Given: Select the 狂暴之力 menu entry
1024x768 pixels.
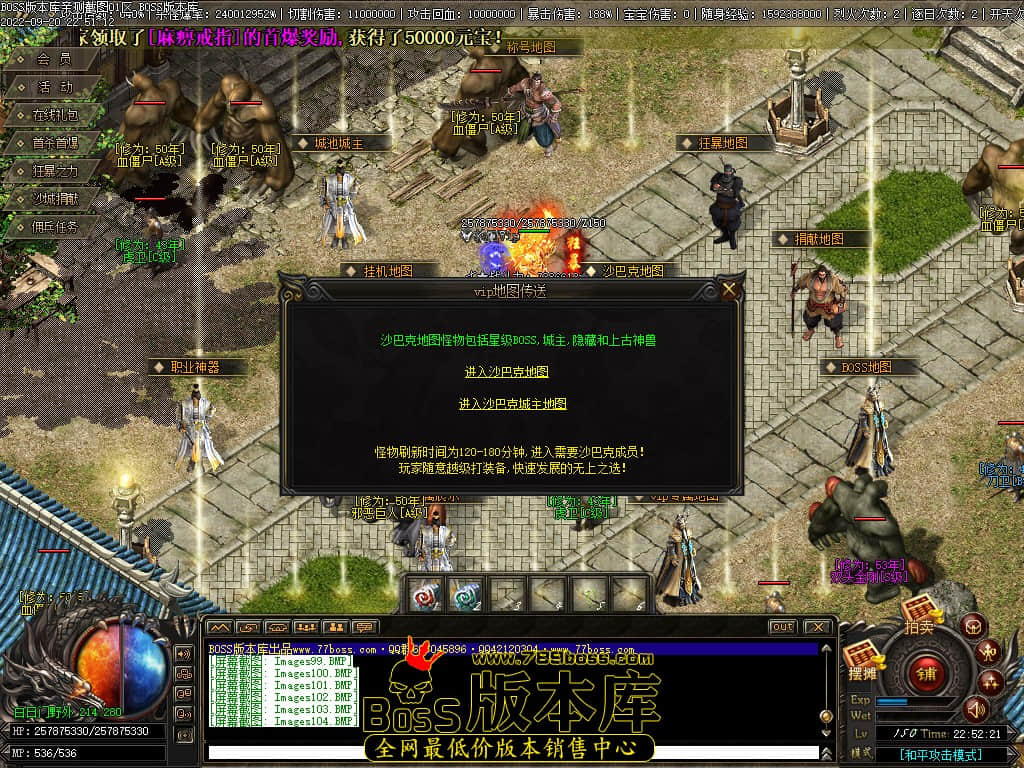Looking at the screenshot, I should 55,171.
